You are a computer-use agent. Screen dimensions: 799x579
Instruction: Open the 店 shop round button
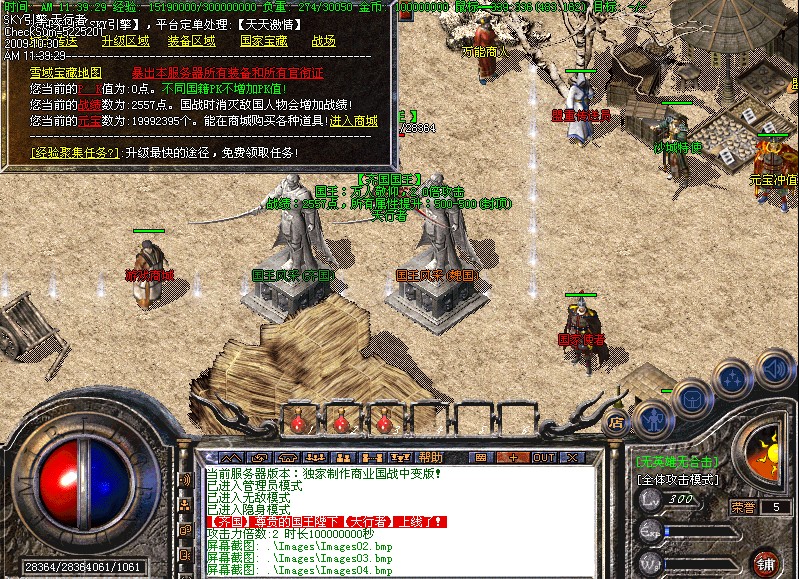pyautogui.click(x=617, y=422)
